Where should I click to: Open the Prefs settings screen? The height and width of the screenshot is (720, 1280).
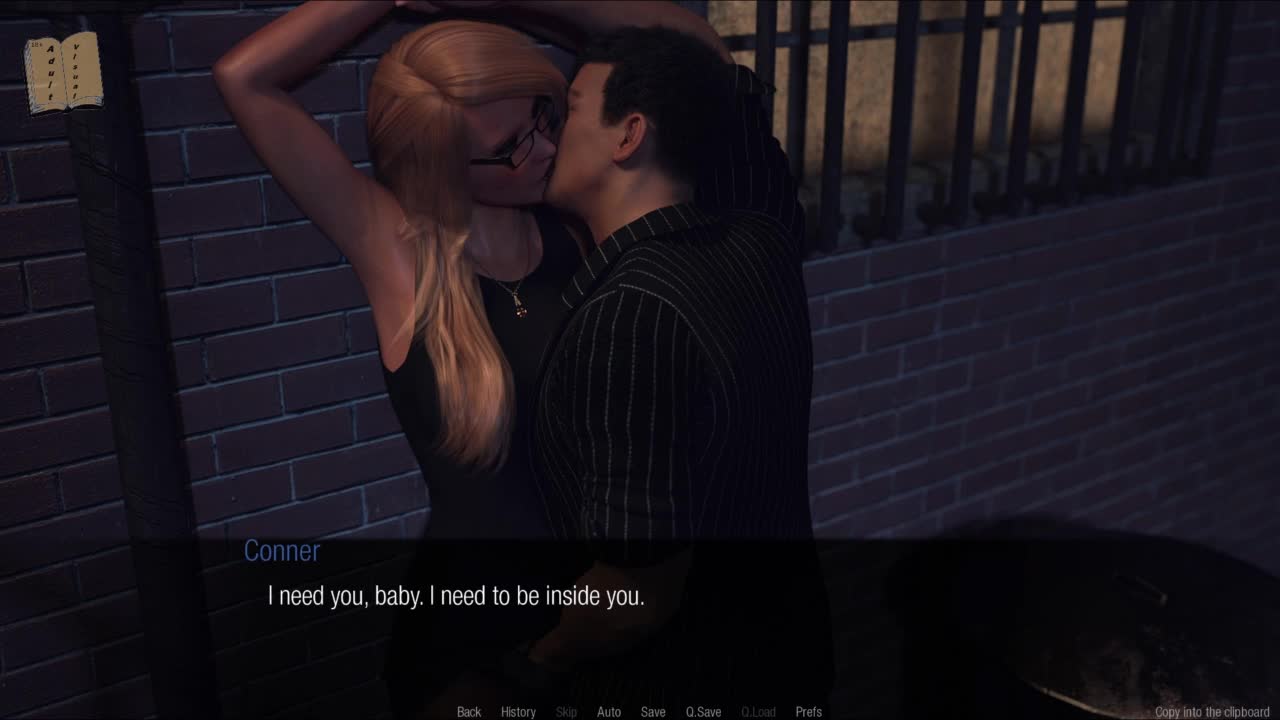809,712
